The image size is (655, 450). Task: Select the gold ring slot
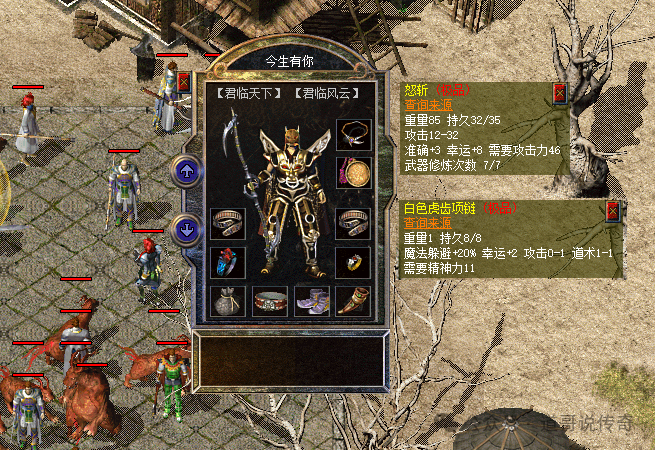click(x=354, y=261)
